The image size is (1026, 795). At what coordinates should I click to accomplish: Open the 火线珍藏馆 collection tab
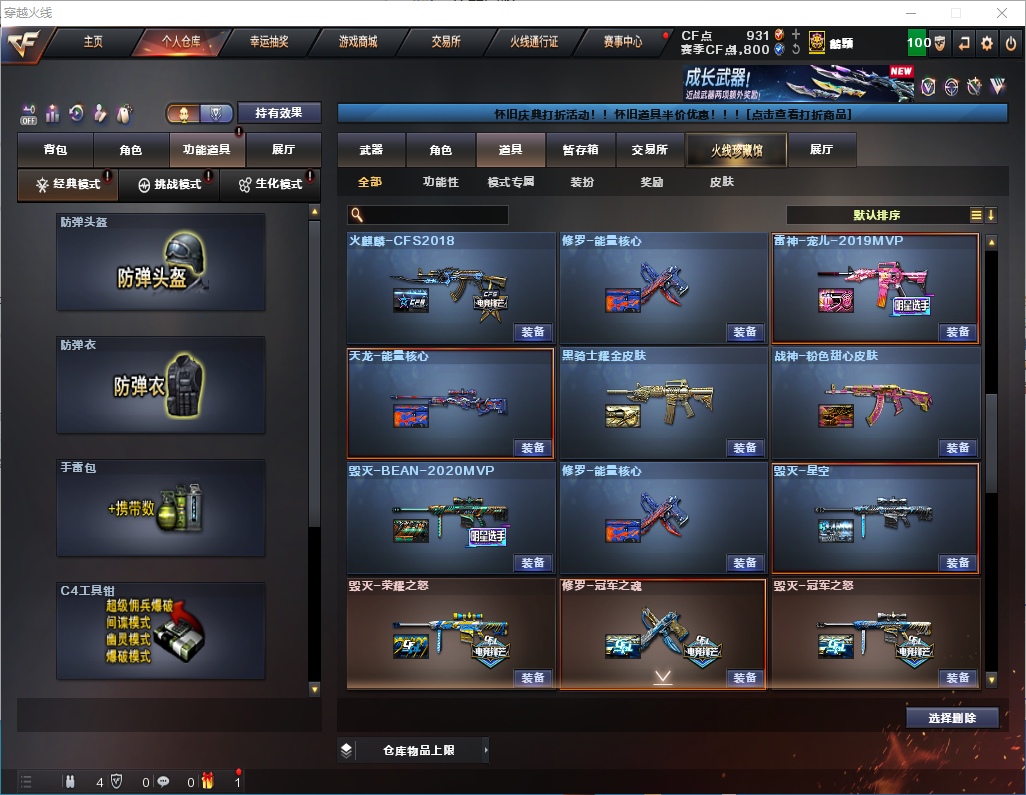coord(736,150)
